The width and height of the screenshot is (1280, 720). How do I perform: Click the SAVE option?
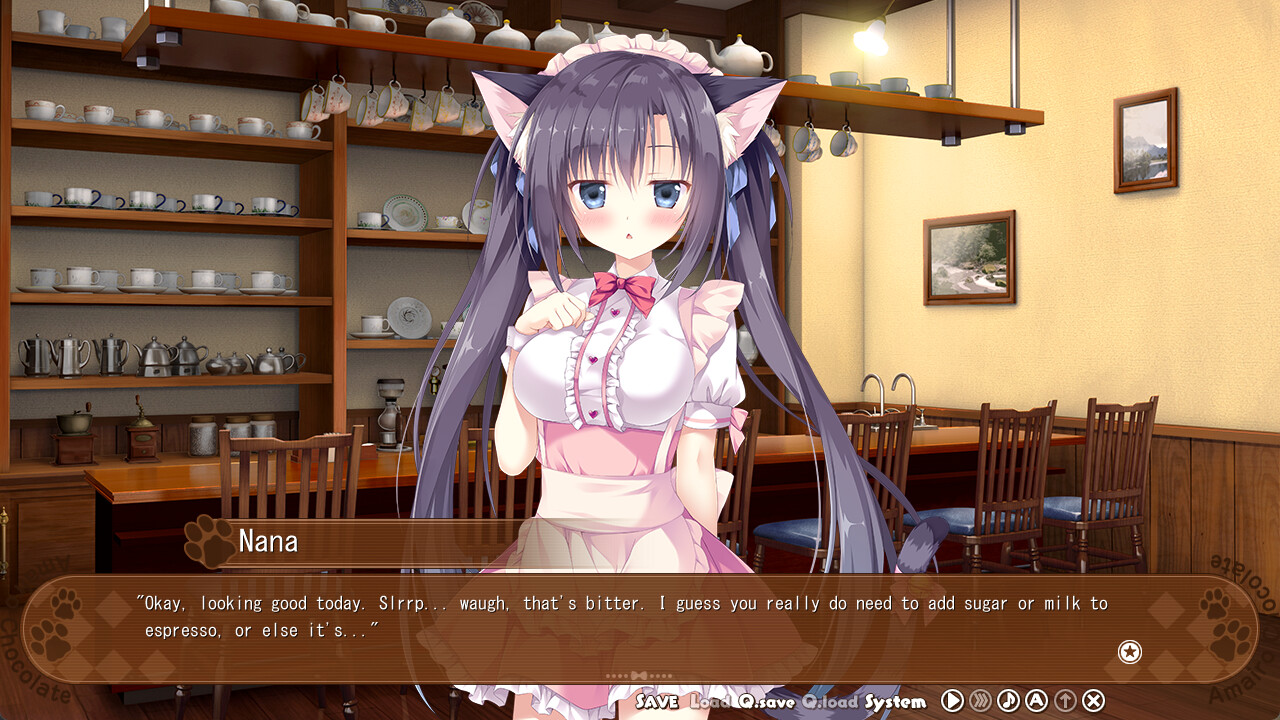coord(659,701)
